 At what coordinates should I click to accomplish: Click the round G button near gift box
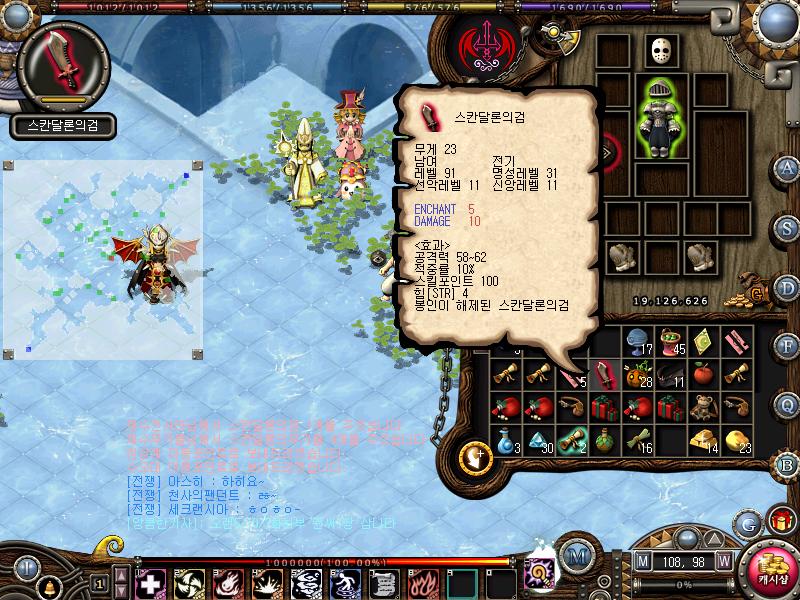point(746,523)
